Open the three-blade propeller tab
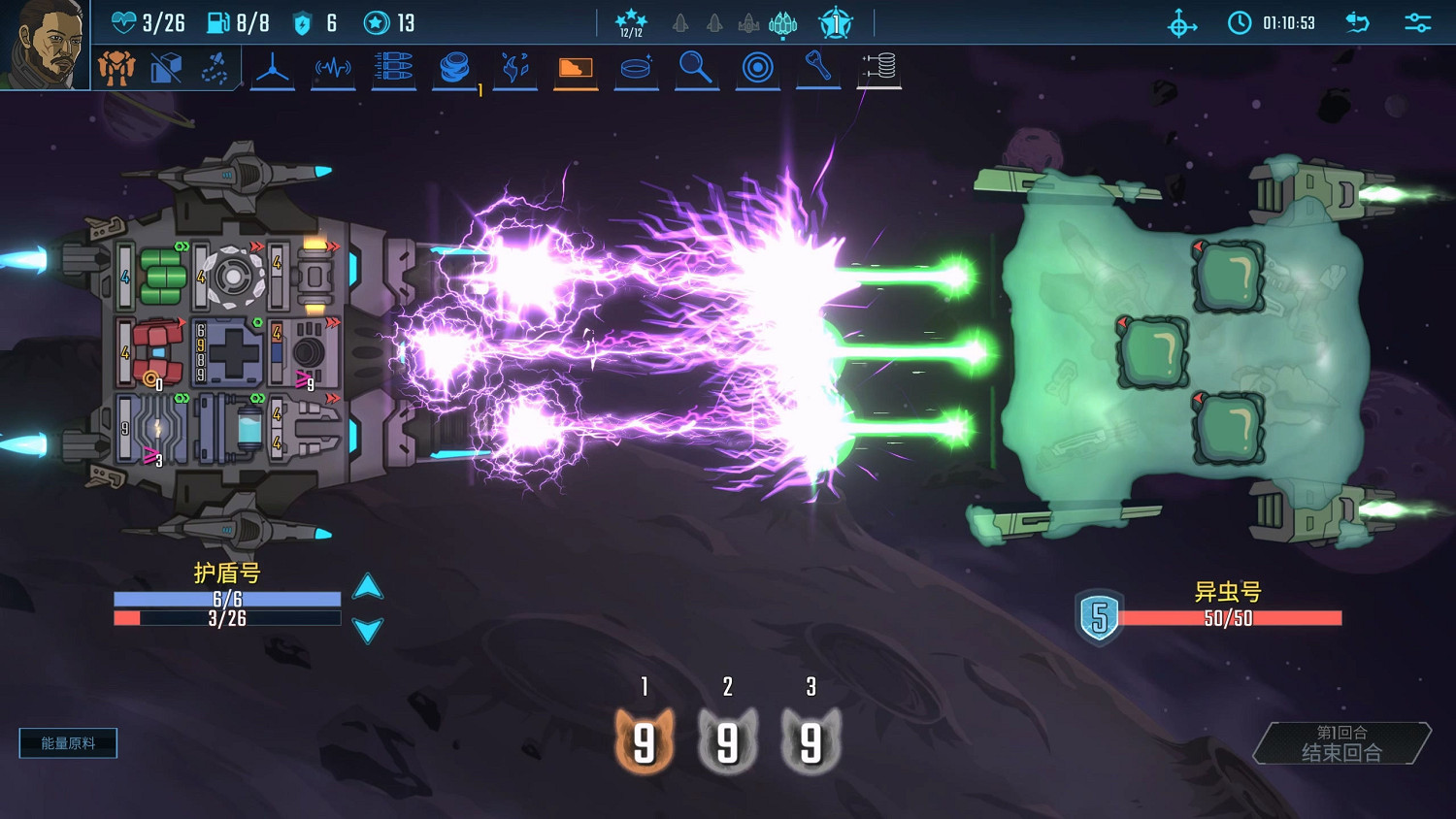1456x819 pixels. click(273, 69)
